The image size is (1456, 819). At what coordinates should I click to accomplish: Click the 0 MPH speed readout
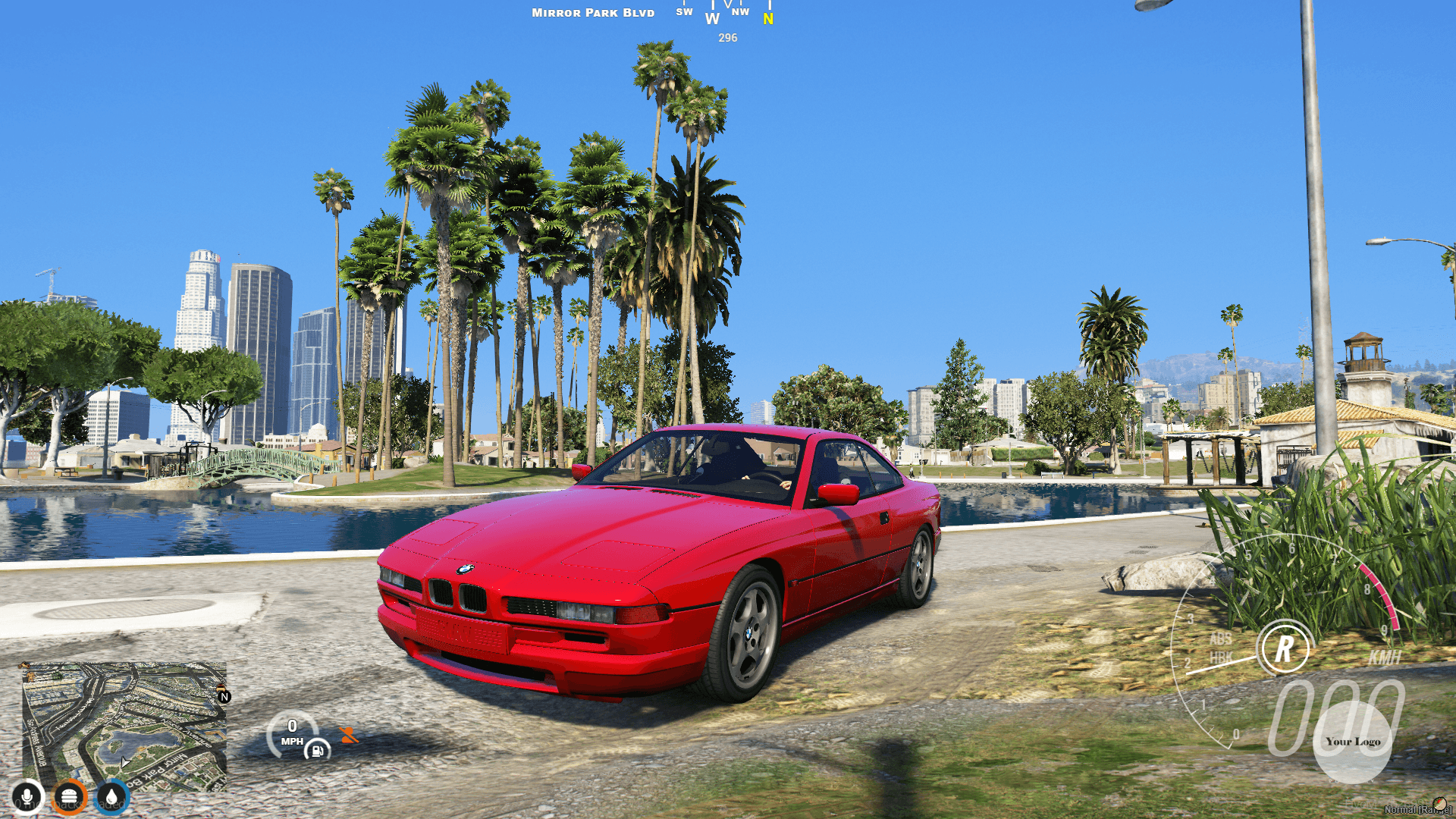click(293, 730)
